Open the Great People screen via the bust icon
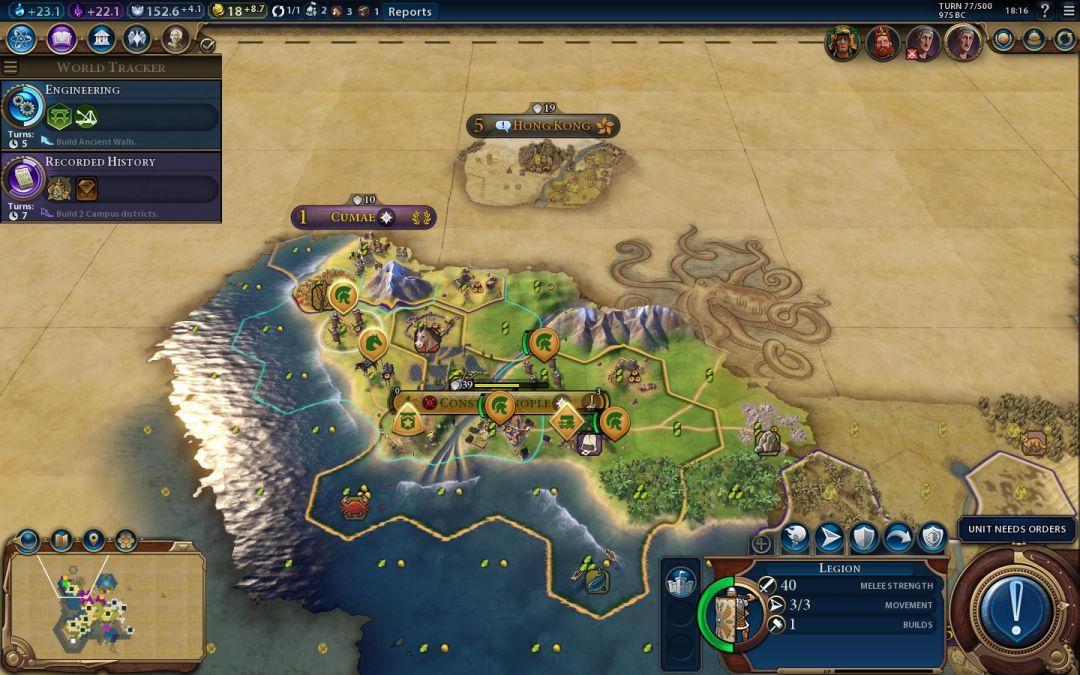The image size is (1080, 675). pyautogui.click(x=176, y=39)
